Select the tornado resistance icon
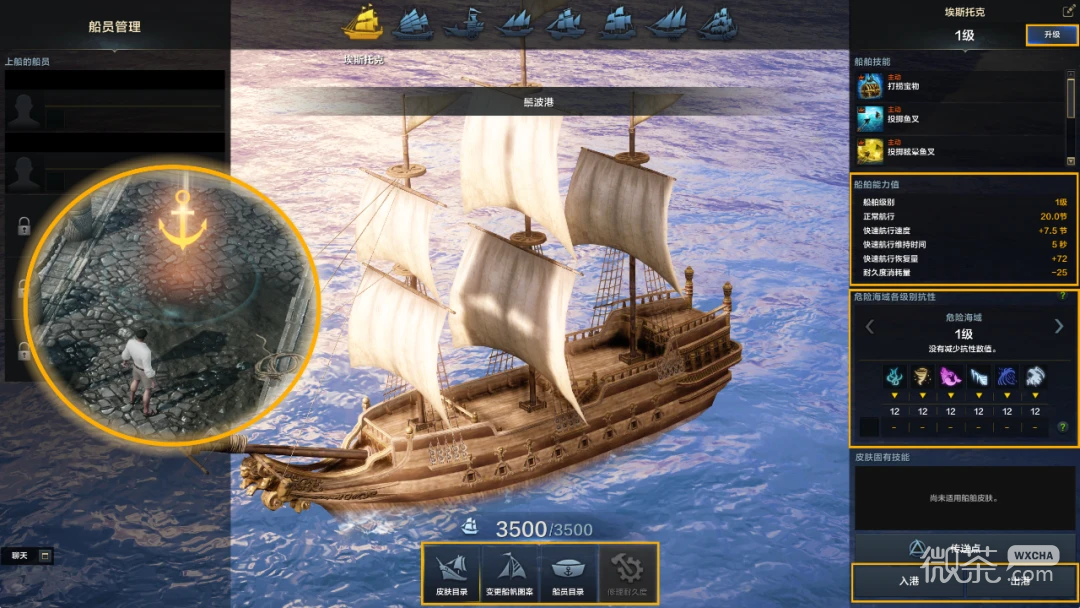The height and width of the screenshot is (608, 1080). (922, 377)
